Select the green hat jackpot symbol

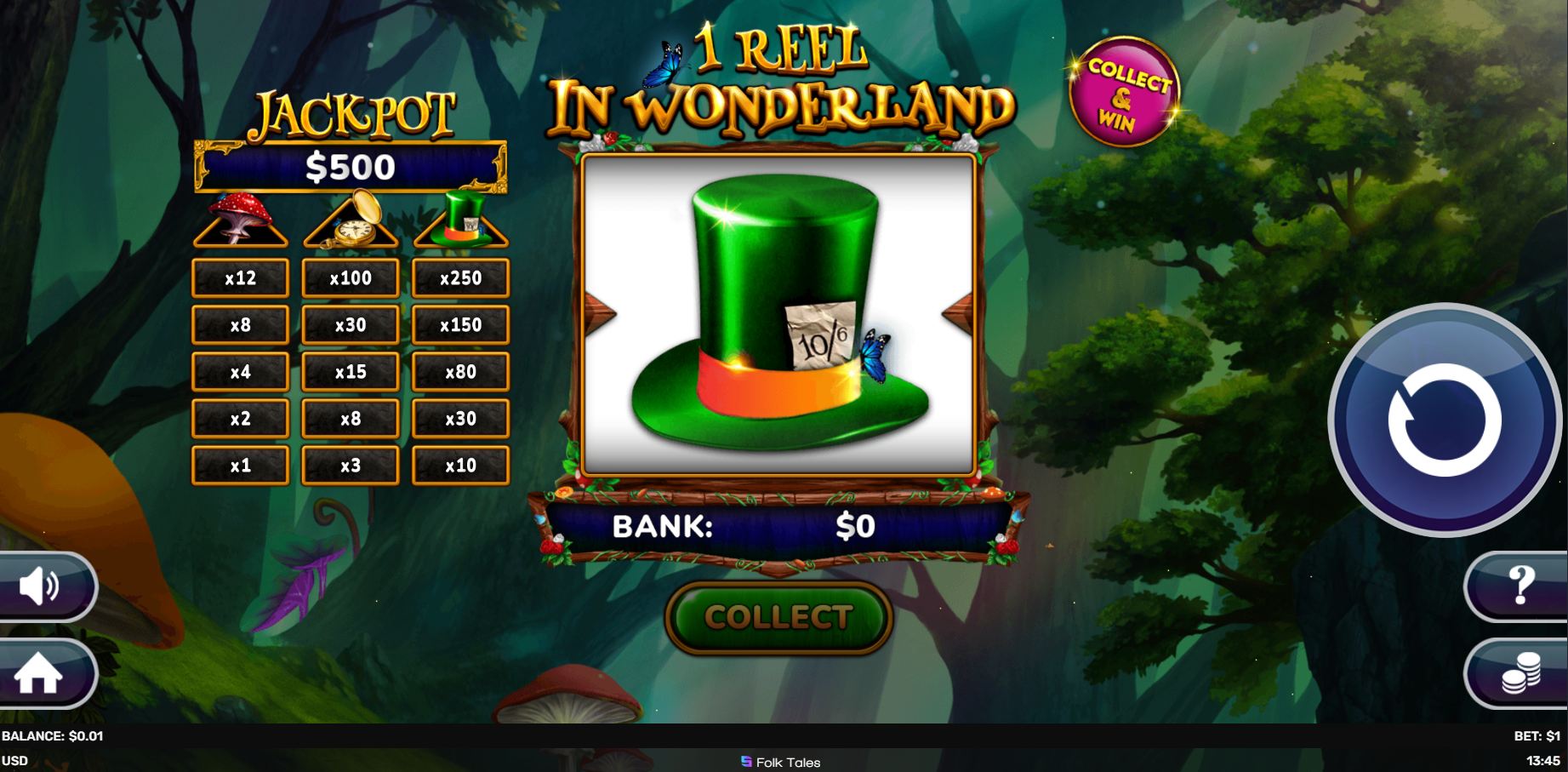[460, 223]
